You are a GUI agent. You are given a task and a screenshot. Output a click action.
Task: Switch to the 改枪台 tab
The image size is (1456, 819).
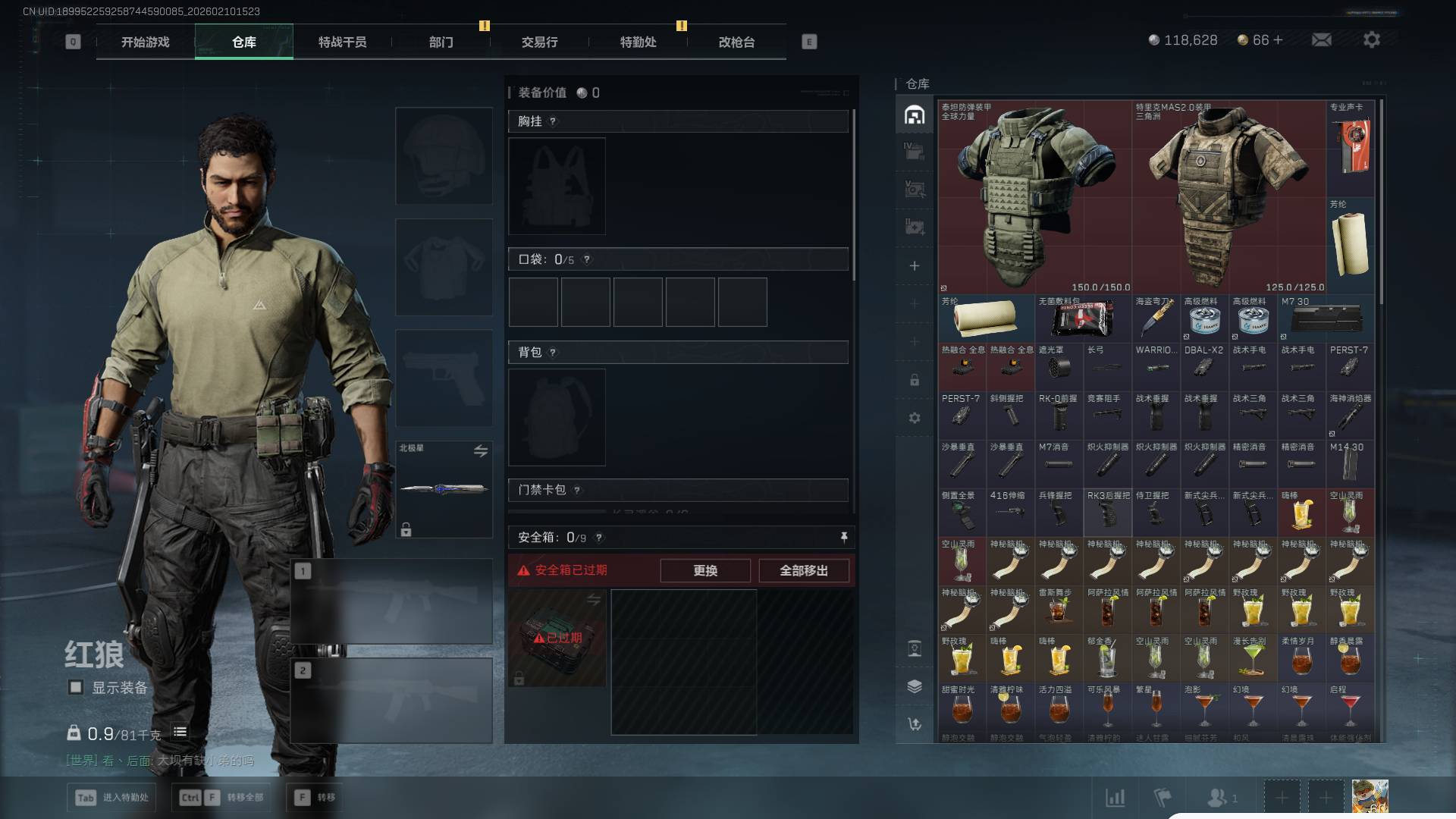click(x=736, y=42)
